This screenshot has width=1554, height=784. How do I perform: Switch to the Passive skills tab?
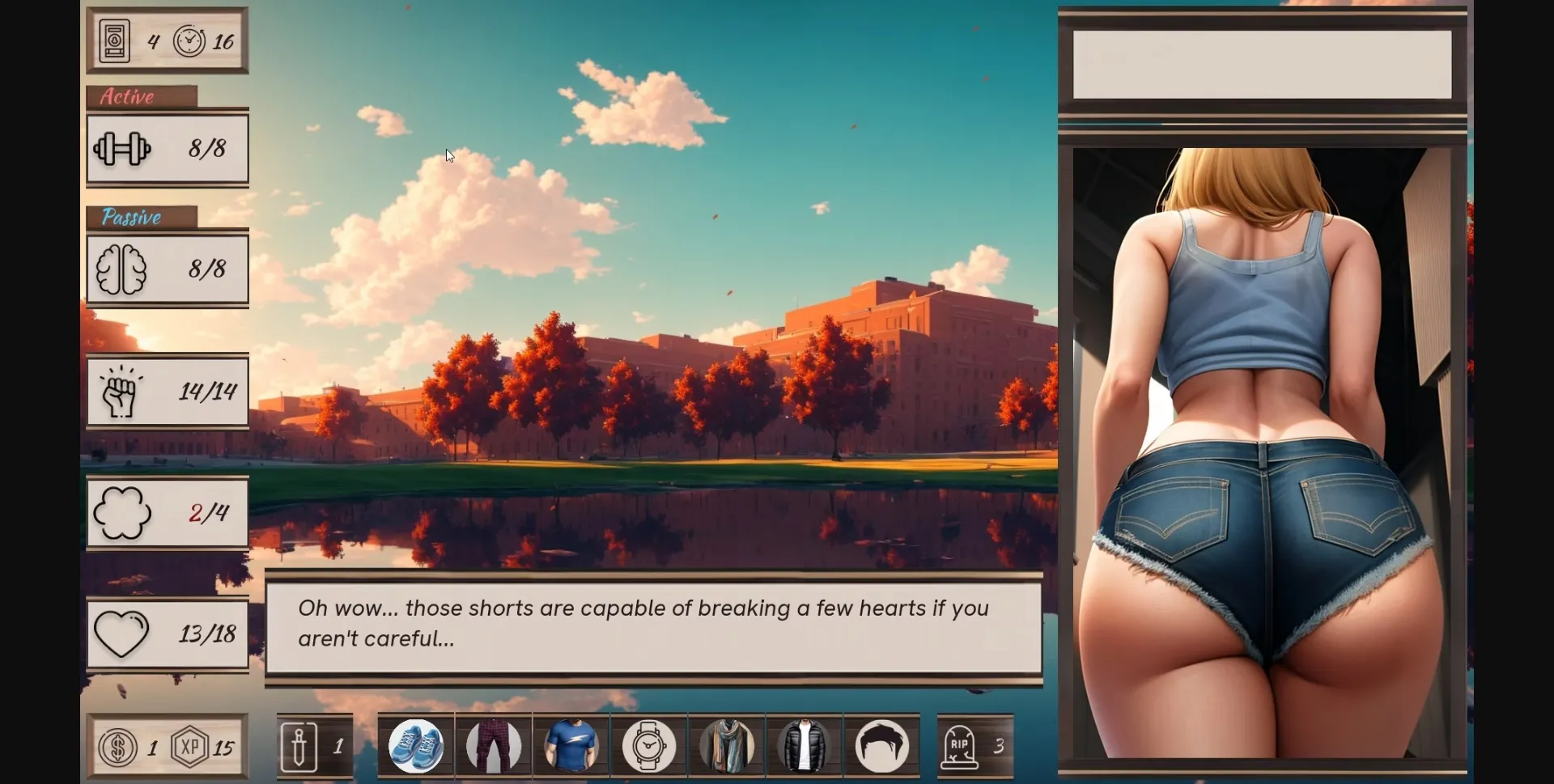pyautogui.click(x=131, y=217)
